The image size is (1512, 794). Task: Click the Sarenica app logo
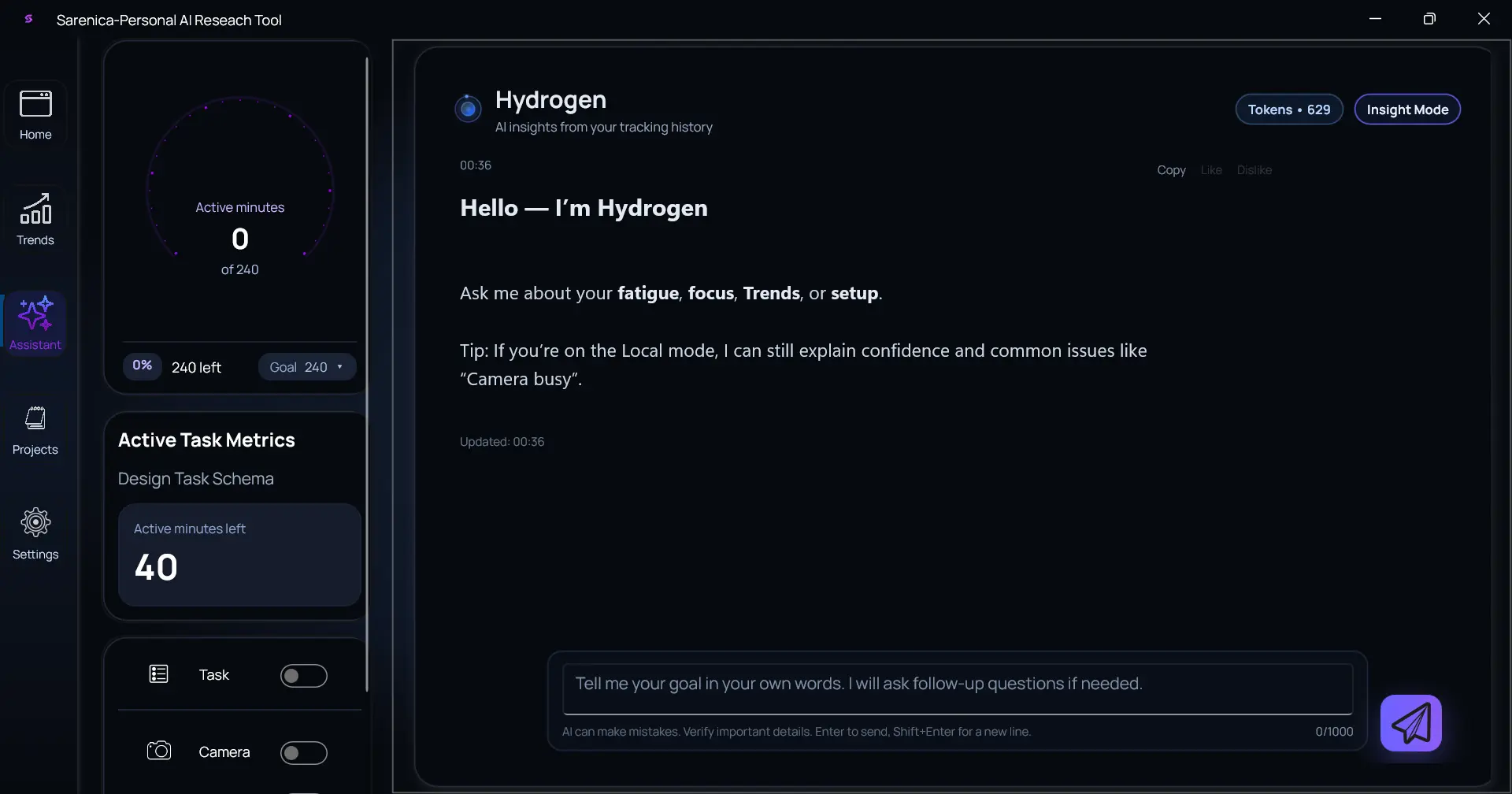(x=28, y=19)
